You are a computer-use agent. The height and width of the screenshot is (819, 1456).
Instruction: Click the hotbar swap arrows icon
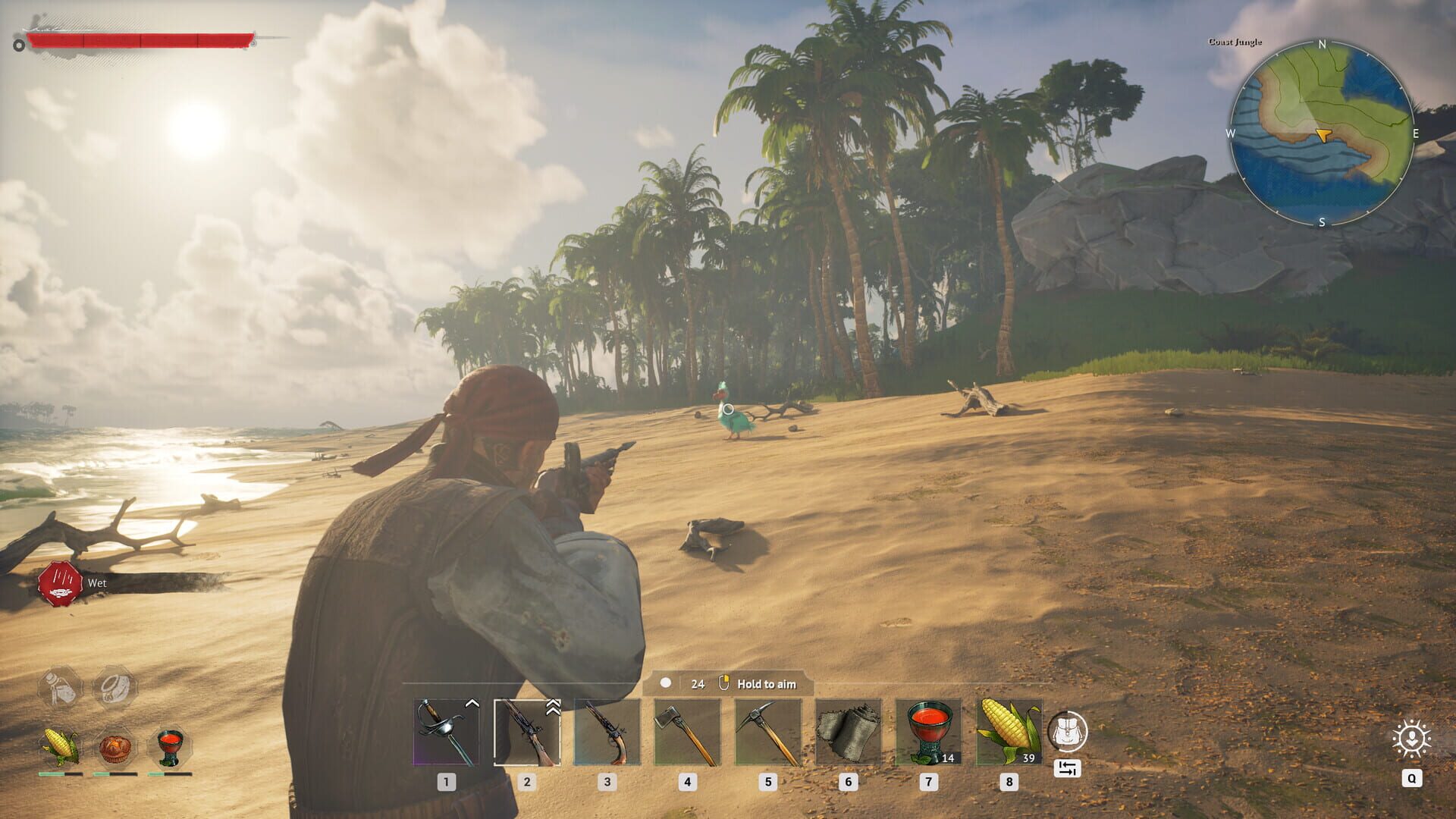1068,768
